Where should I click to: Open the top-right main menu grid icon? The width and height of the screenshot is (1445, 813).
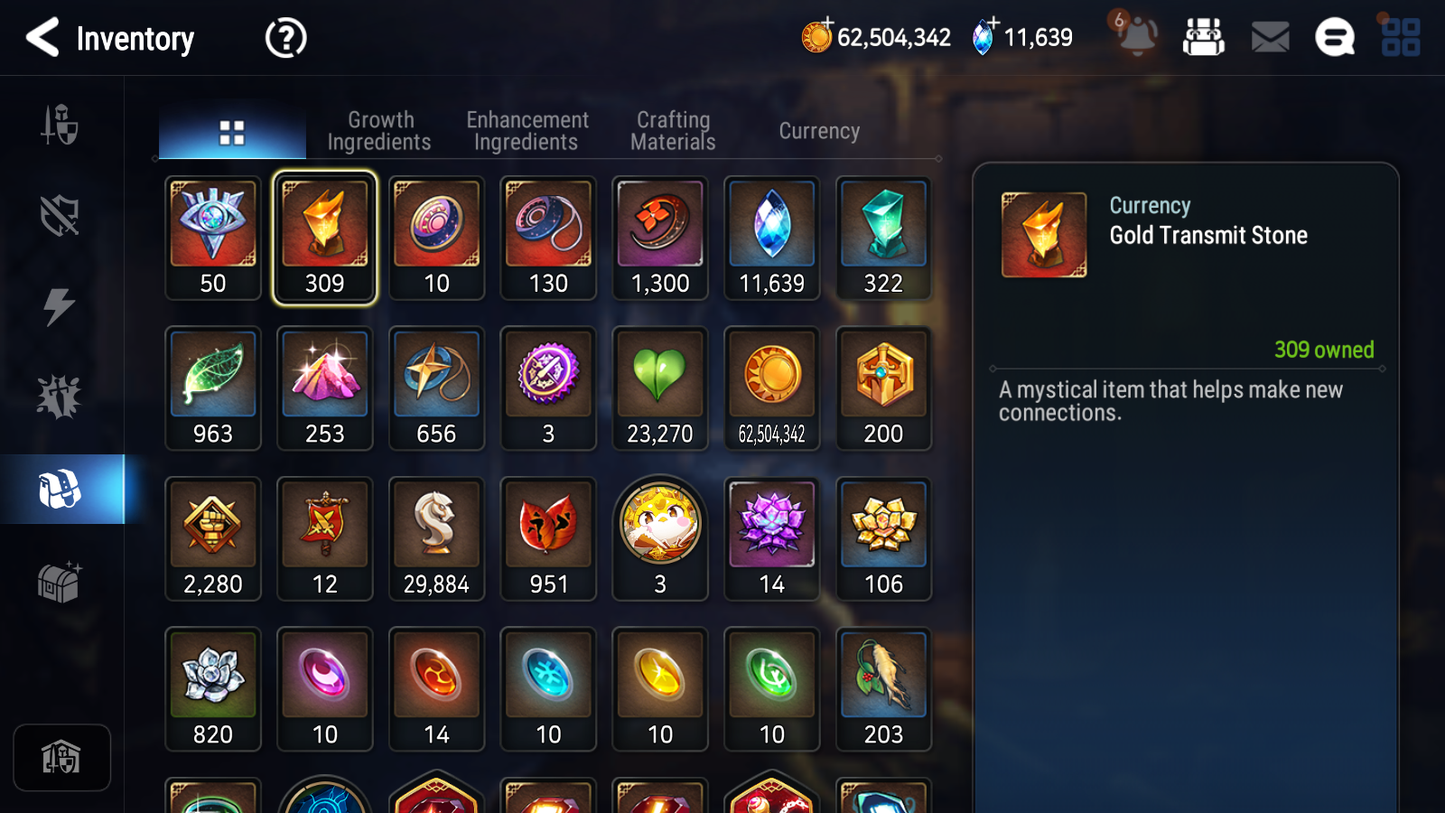click(1399, 36)
